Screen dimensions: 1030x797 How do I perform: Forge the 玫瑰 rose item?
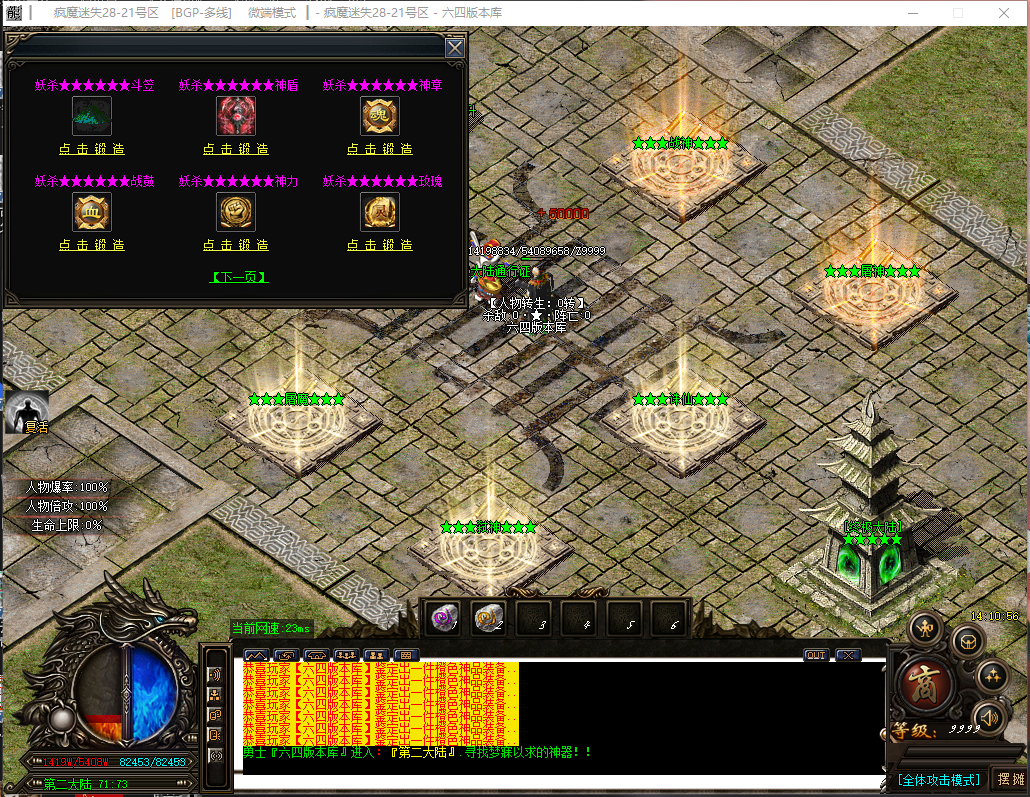click(380, 245)
